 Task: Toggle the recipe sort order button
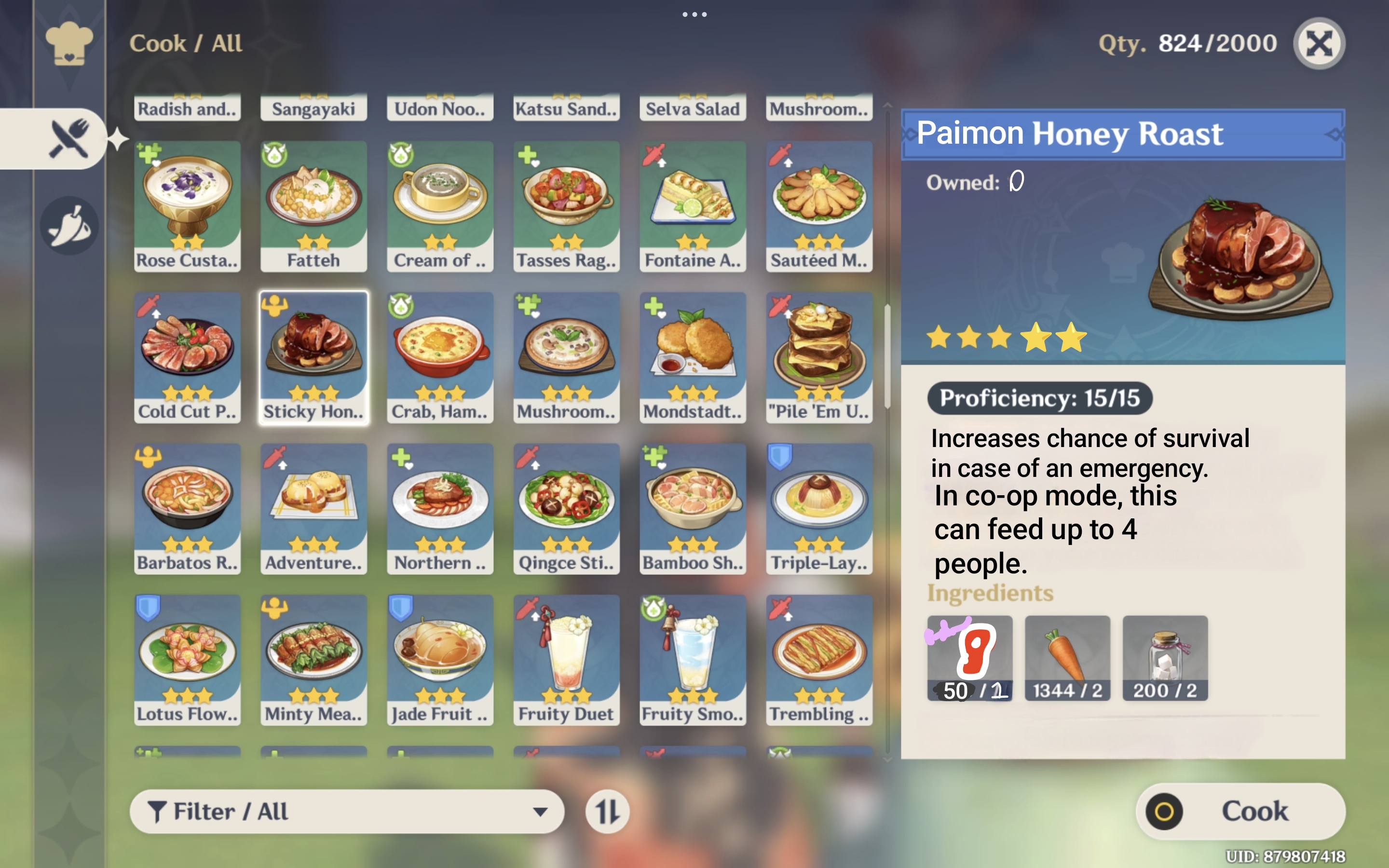(x=607, y=811)
